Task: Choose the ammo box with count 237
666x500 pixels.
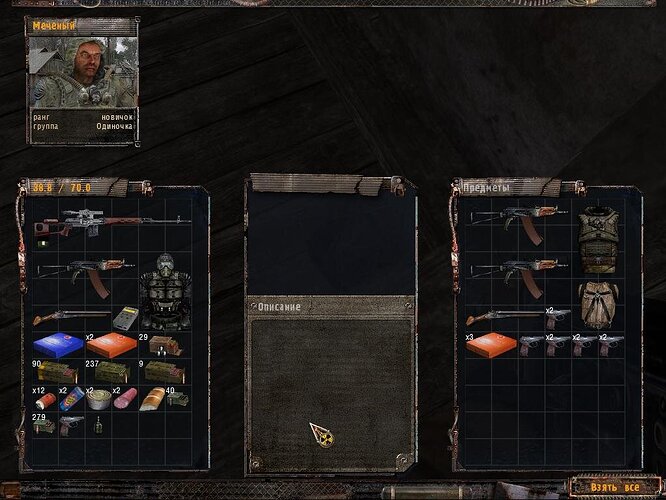Action: [x=110, y=372]
